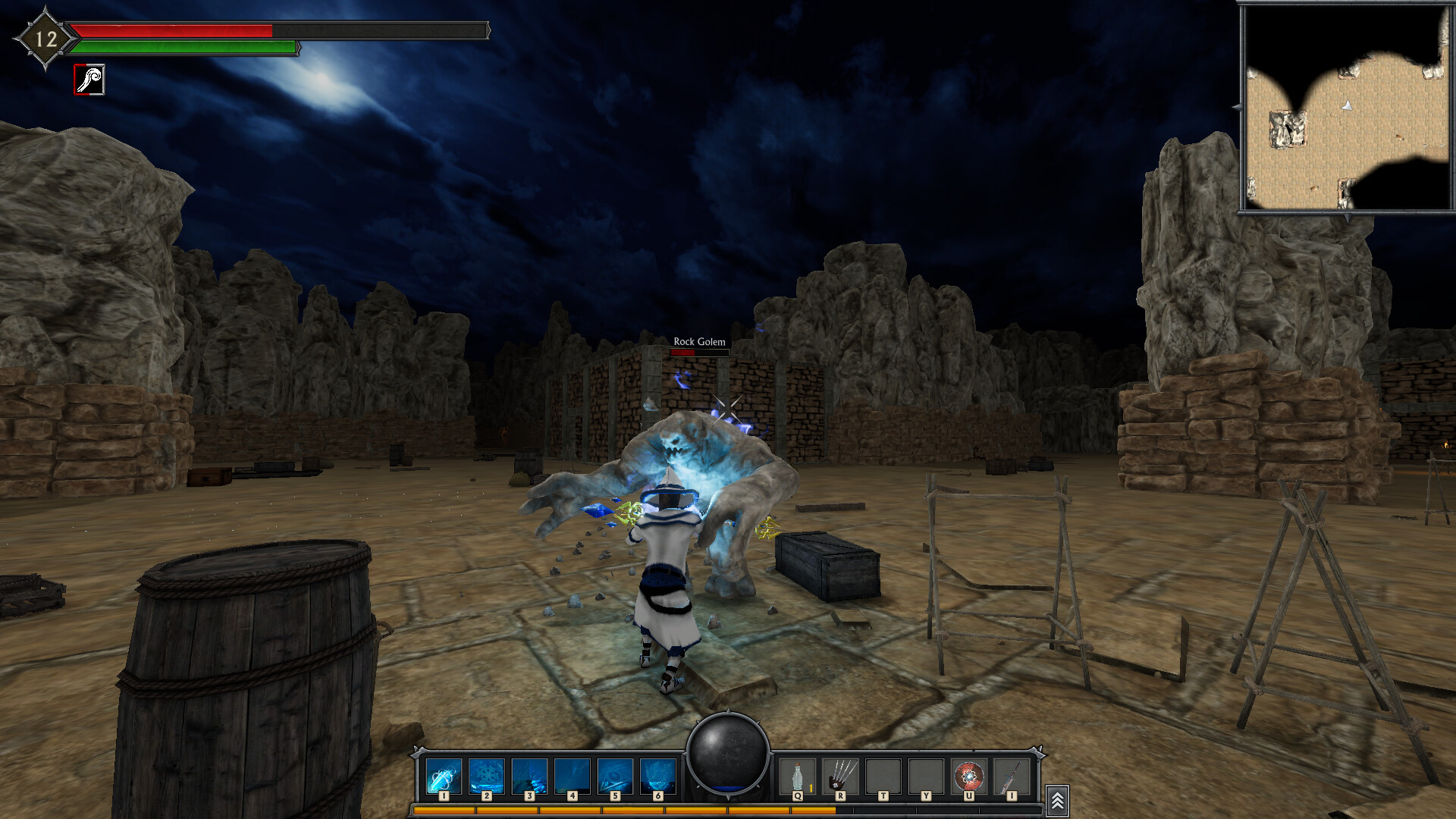Inspect the white swirl buff icon below the health bar
The height and width of the screenshot is (819, 1456).
point(88,79)
